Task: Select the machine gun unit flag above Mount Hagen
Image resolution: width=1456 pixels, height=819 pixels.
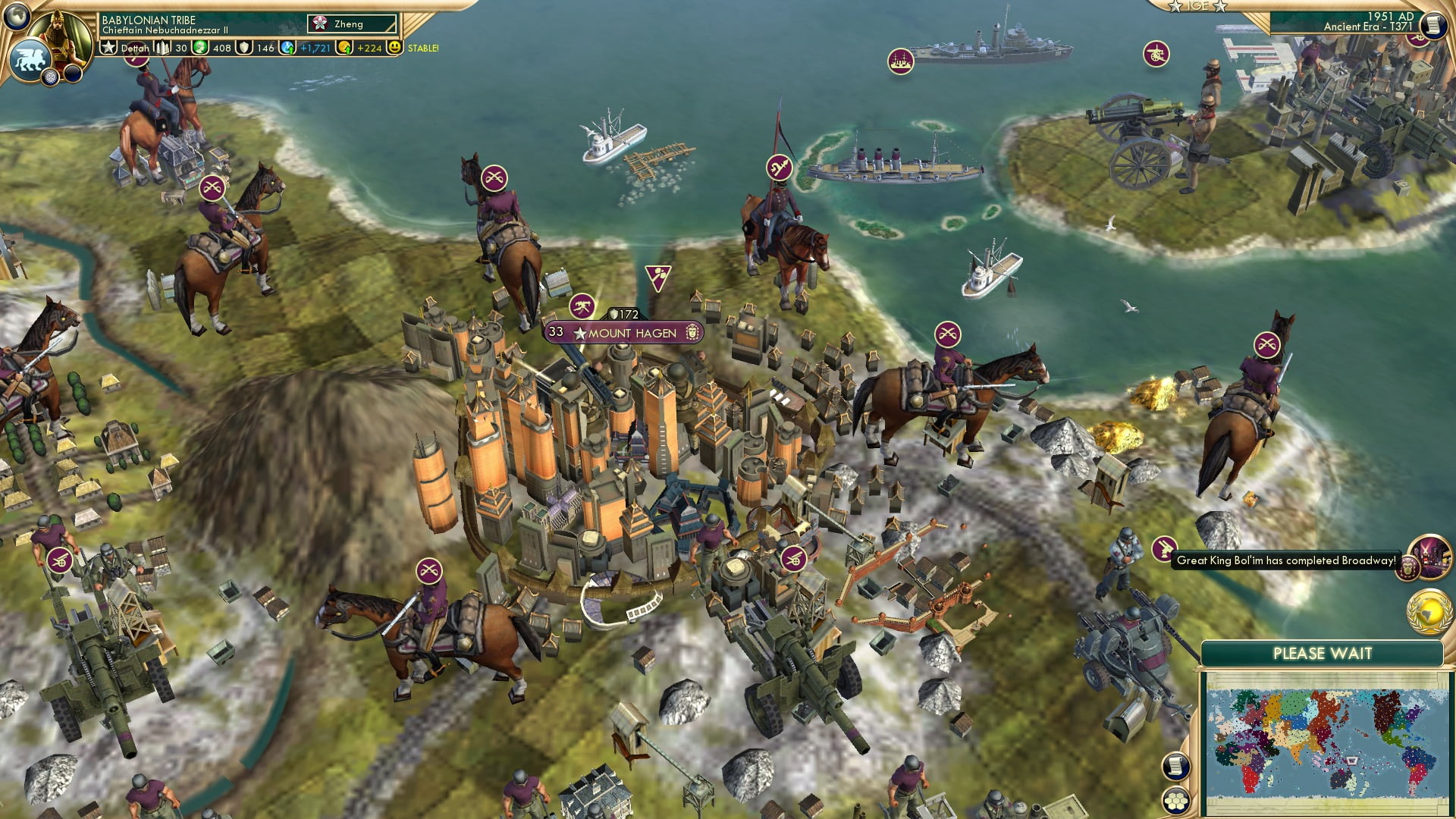Action: [x=582, y=306]
